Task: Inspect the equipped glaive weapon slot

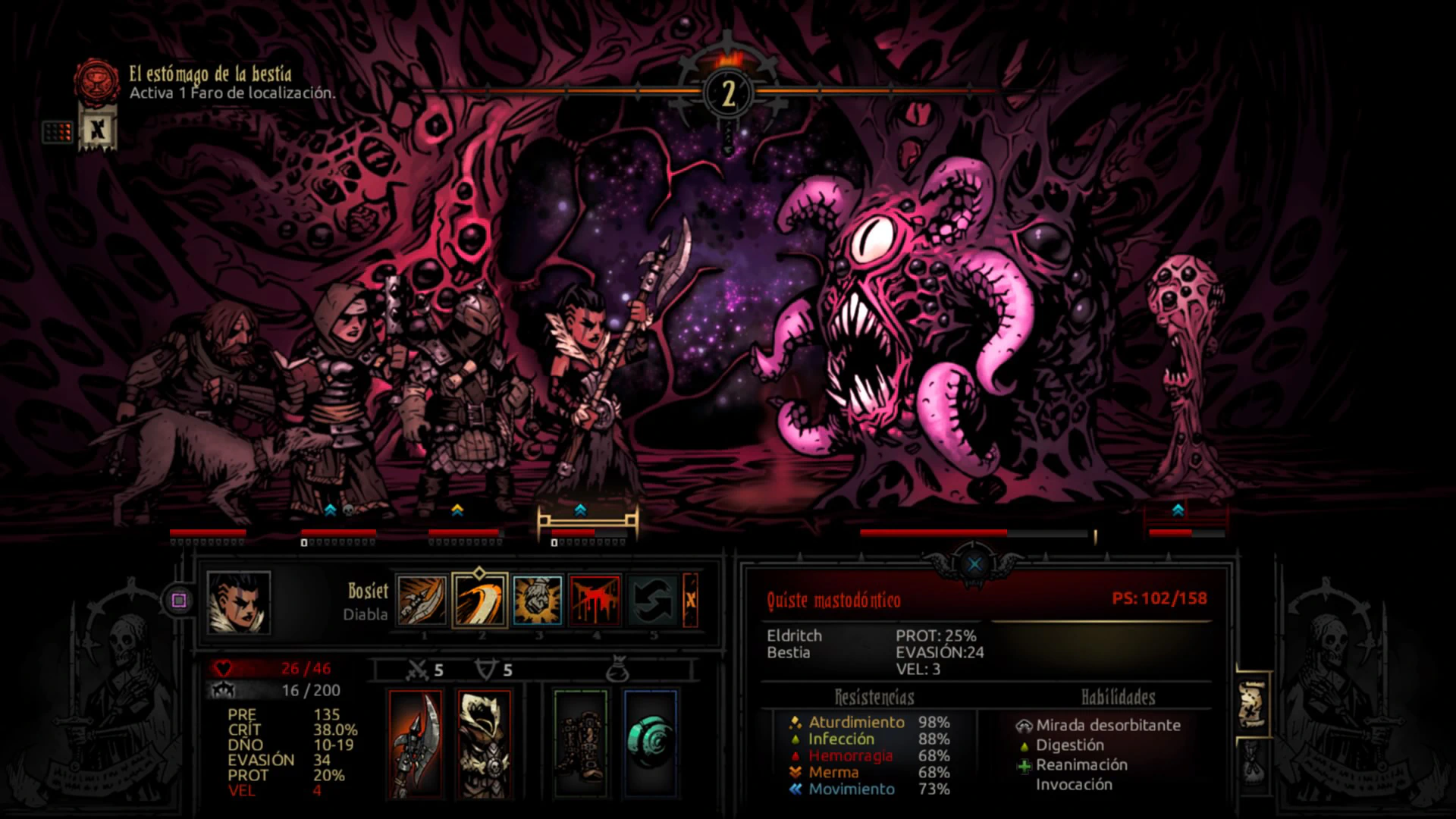Action: (x=416, y=743)
